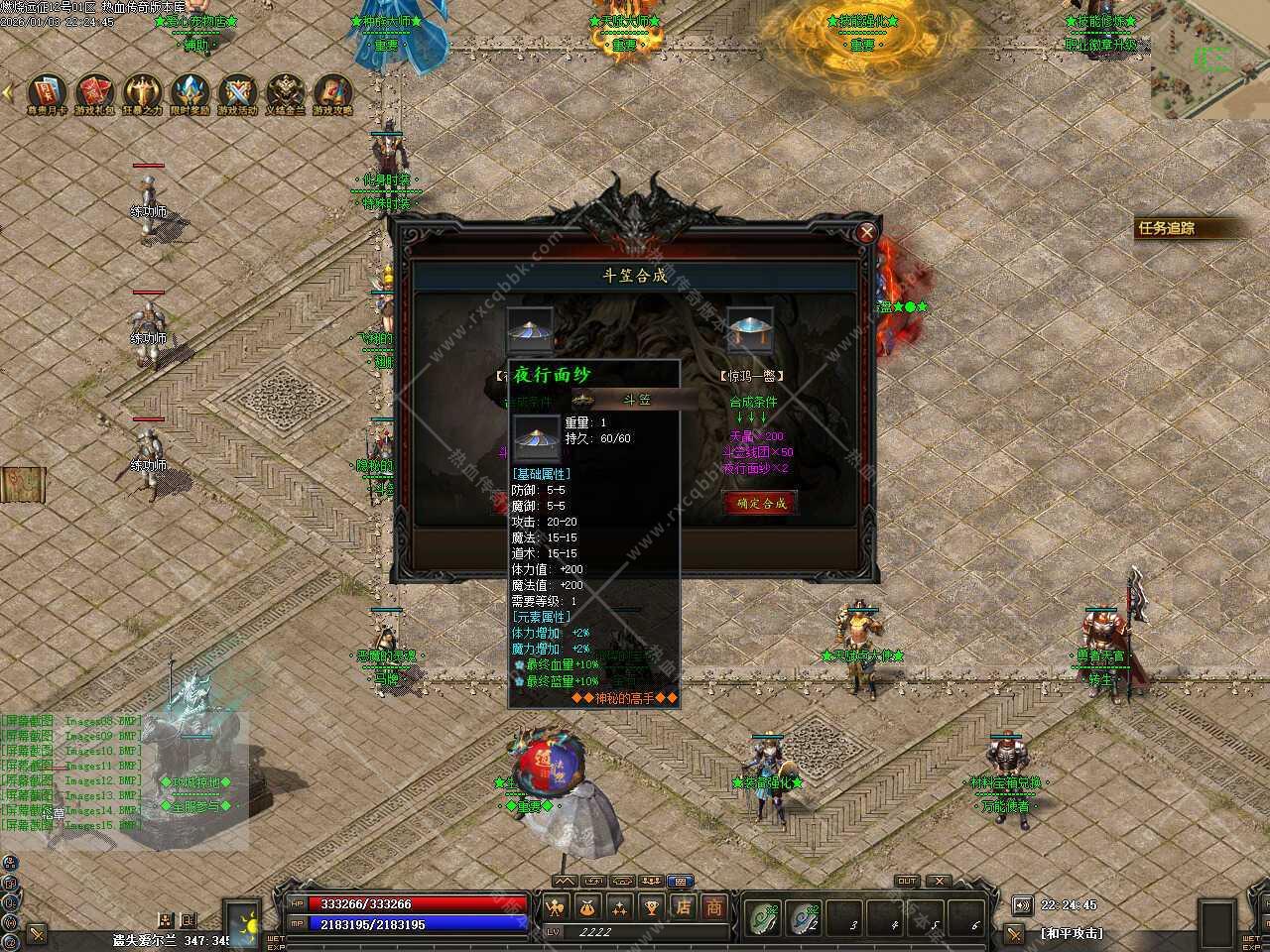1270x952 pixels.
Task: Open the 游戏活动 events icon
Action: (238, 91)
